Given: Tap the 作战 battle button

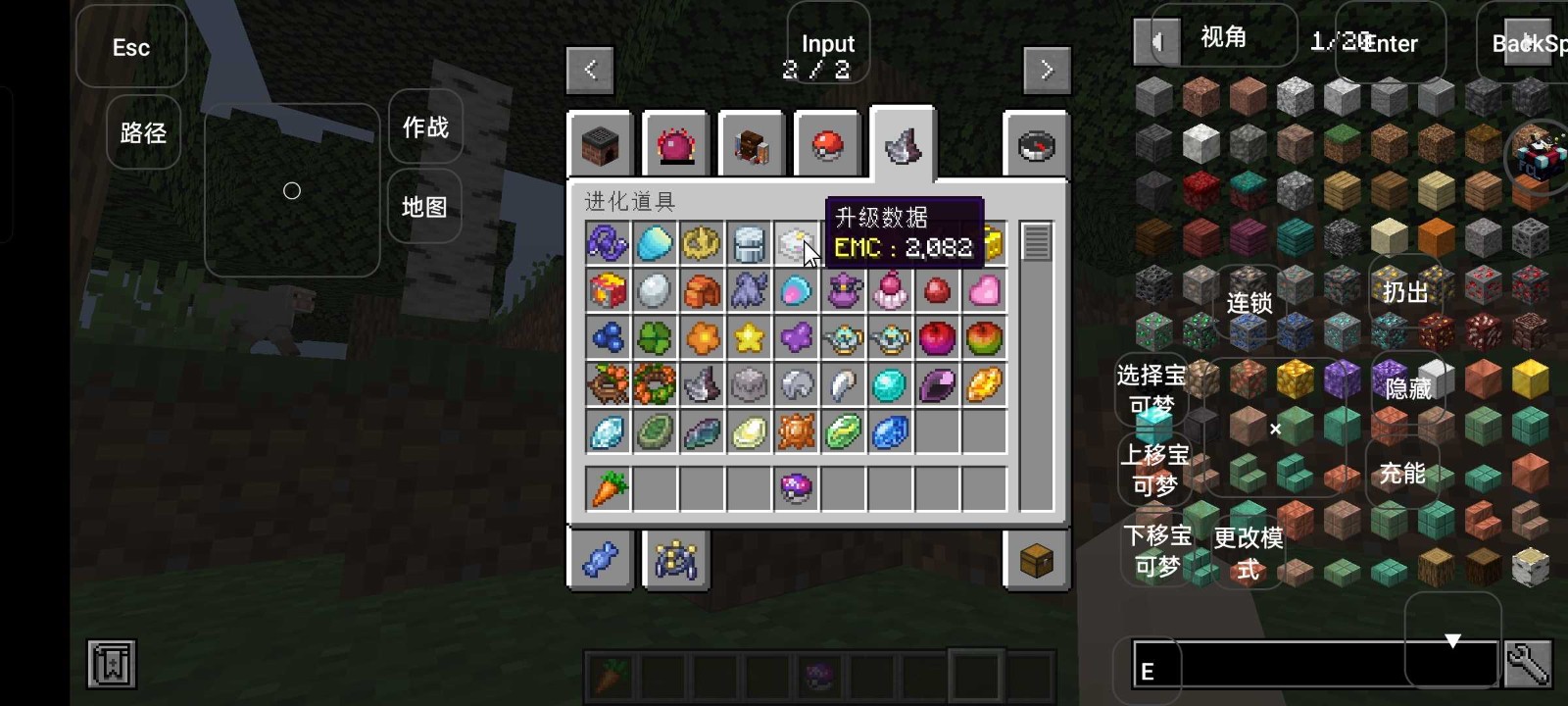Looking at the screenshot, I should 425,127.
